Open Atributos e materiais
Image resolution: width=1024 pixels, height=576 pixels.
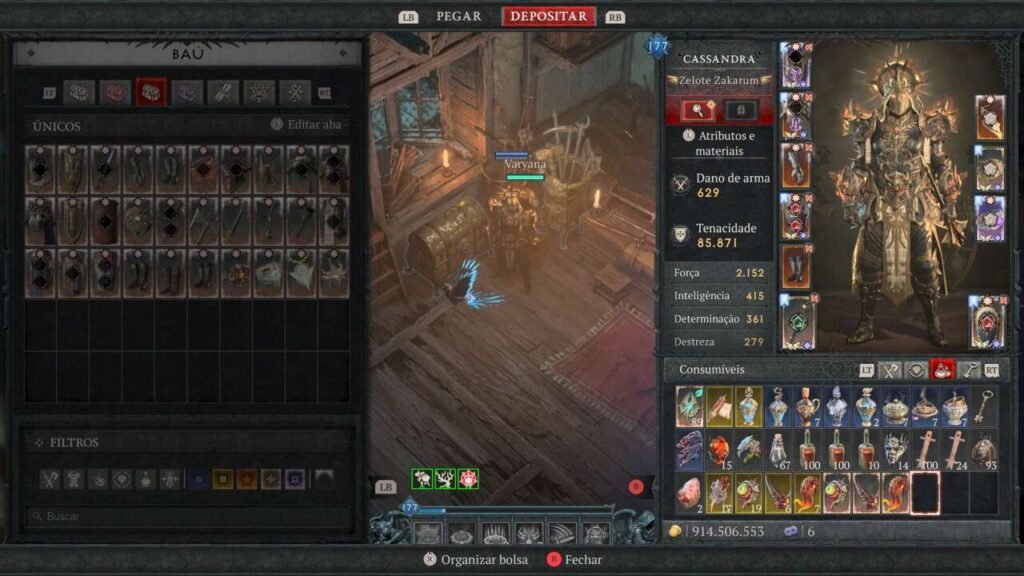tap(723, 143)
